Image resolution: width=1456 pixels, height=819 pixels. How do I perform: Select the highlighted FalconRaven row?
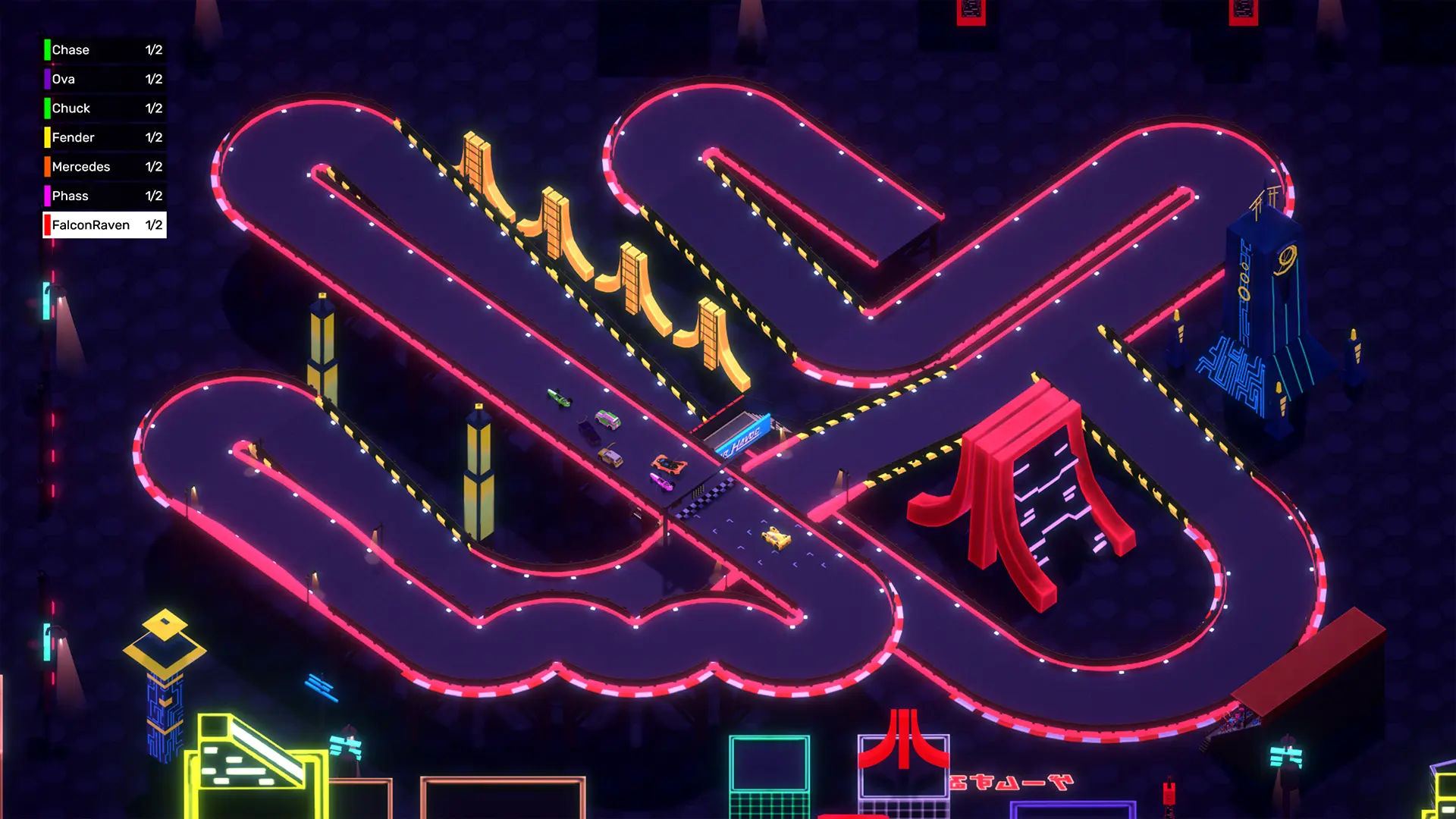point(105,225)
